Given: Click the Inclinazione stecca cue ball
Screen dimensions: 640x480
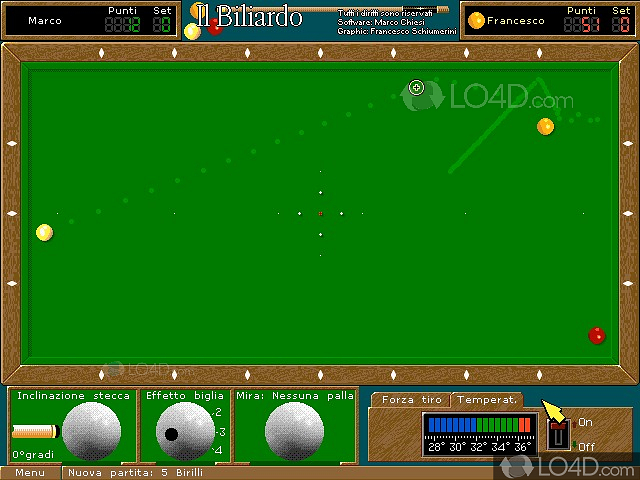Looking at the screenshot, I should pyautogui.click(x=91, y=432).
